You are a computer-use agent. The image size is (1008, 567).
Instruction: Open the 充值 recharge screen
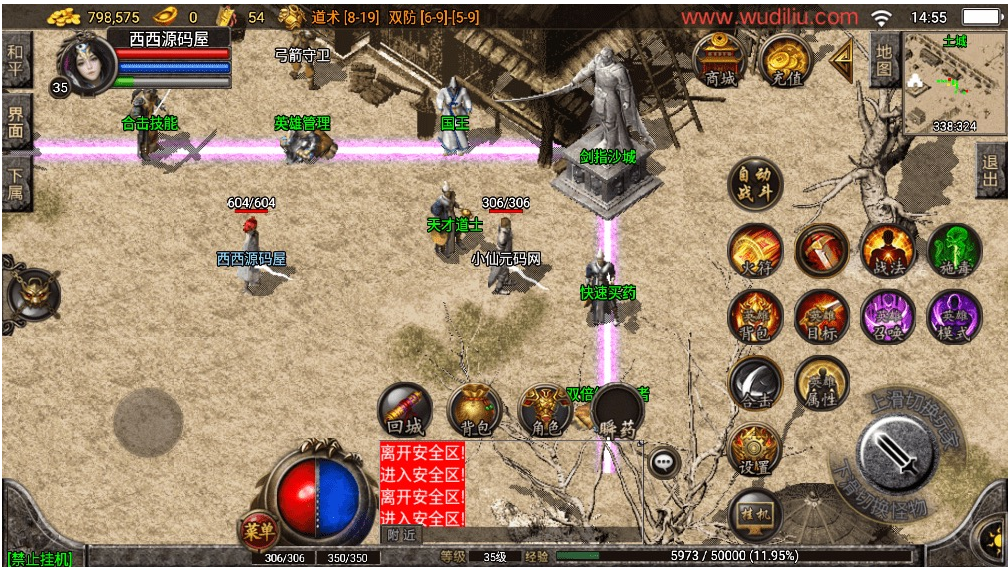click(x=785, y=61)
